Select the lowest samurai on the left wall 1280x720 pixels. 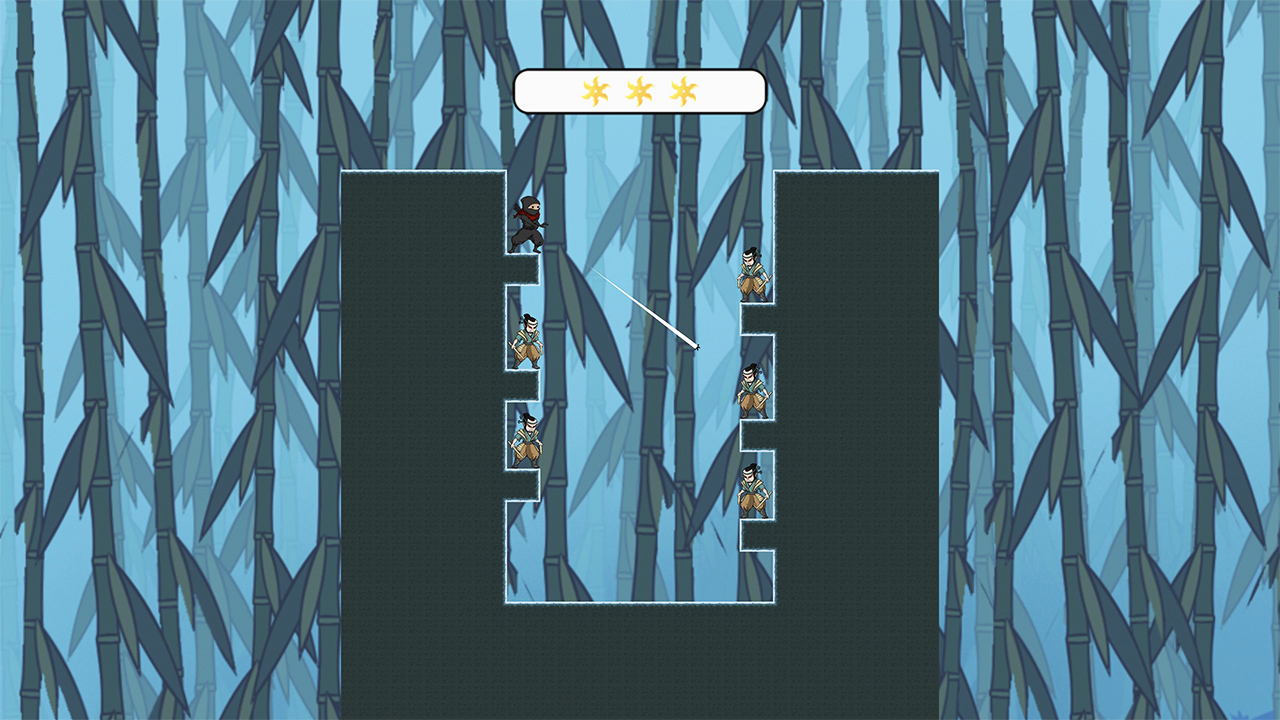click(527, 441)
